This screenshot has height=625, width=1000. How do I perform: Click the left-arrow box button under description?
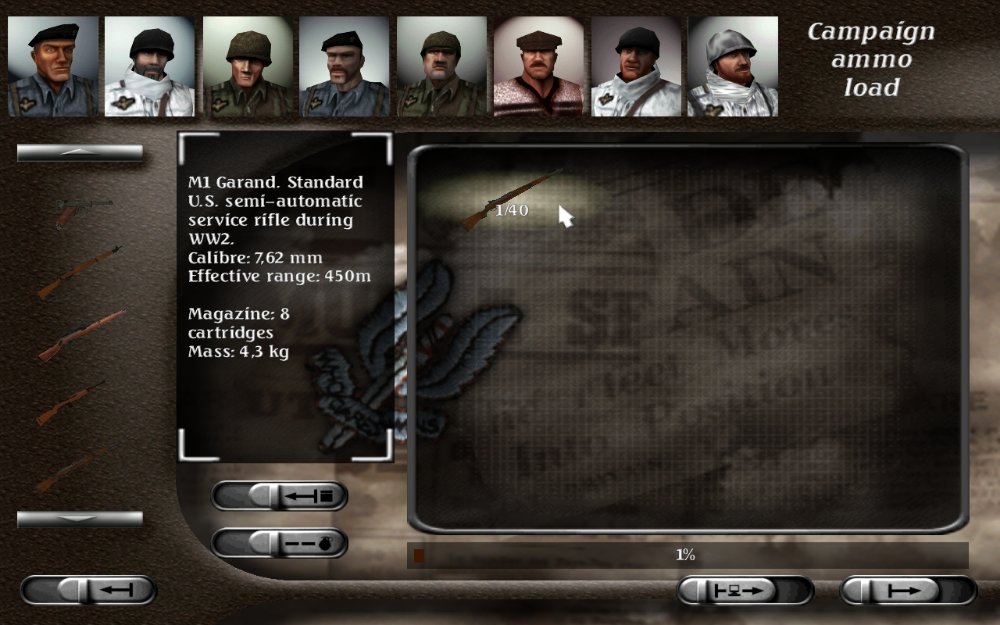[280, 495]
